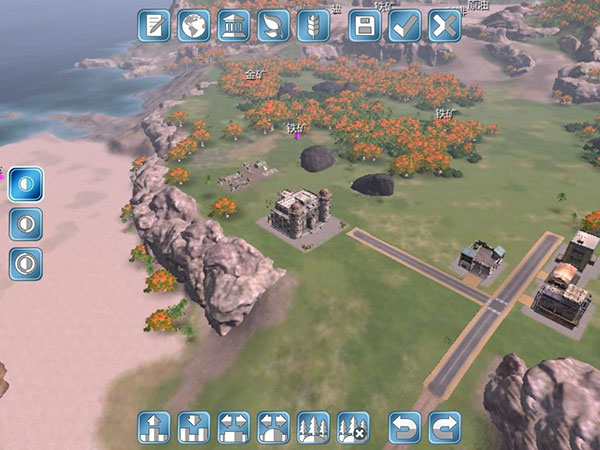
Task: Select the wheat crop icon
Action: pos(313,25)
